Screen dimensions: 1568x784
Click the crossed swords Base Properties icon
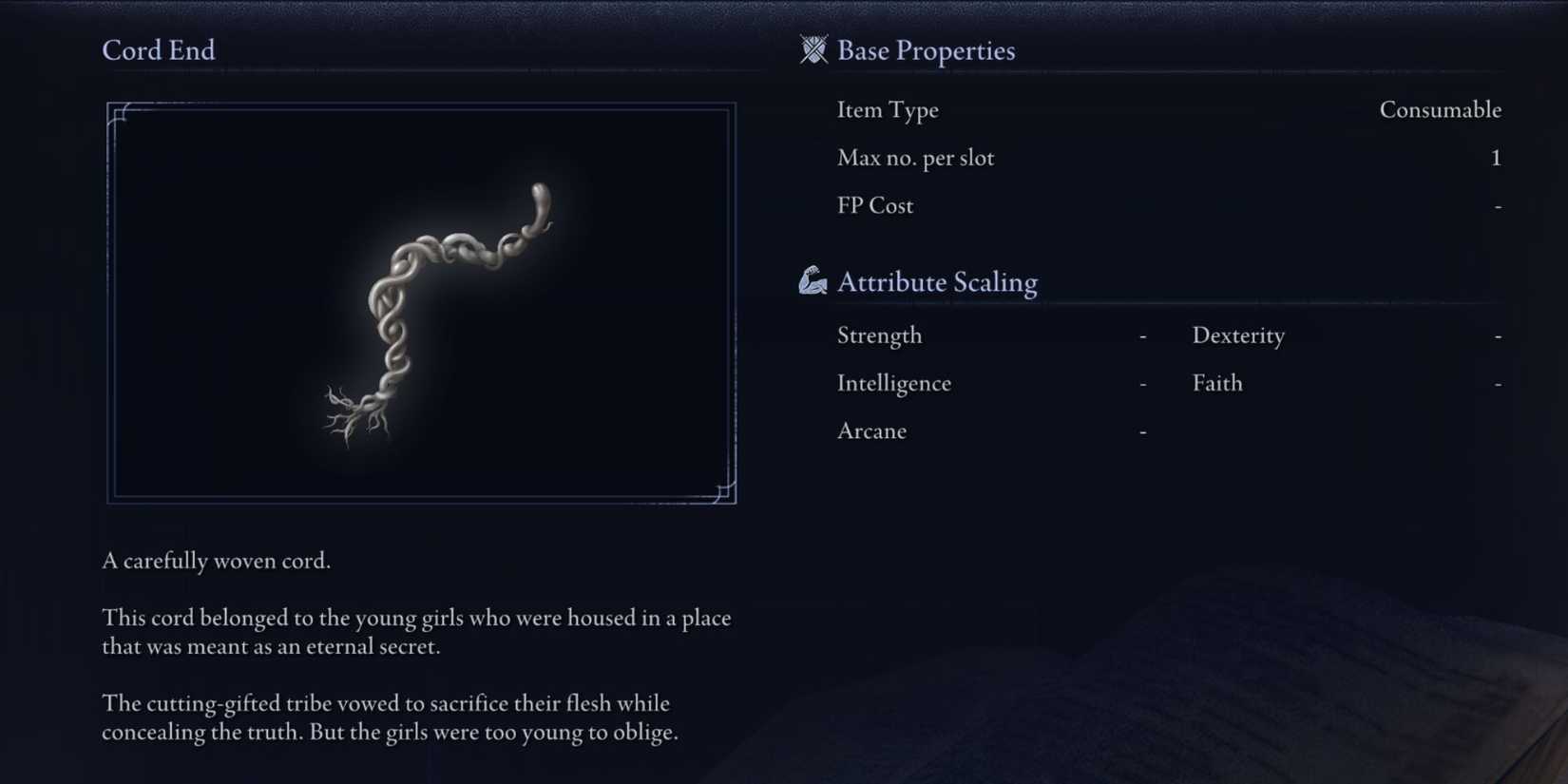pyautogui.click(x=813, y=49)
